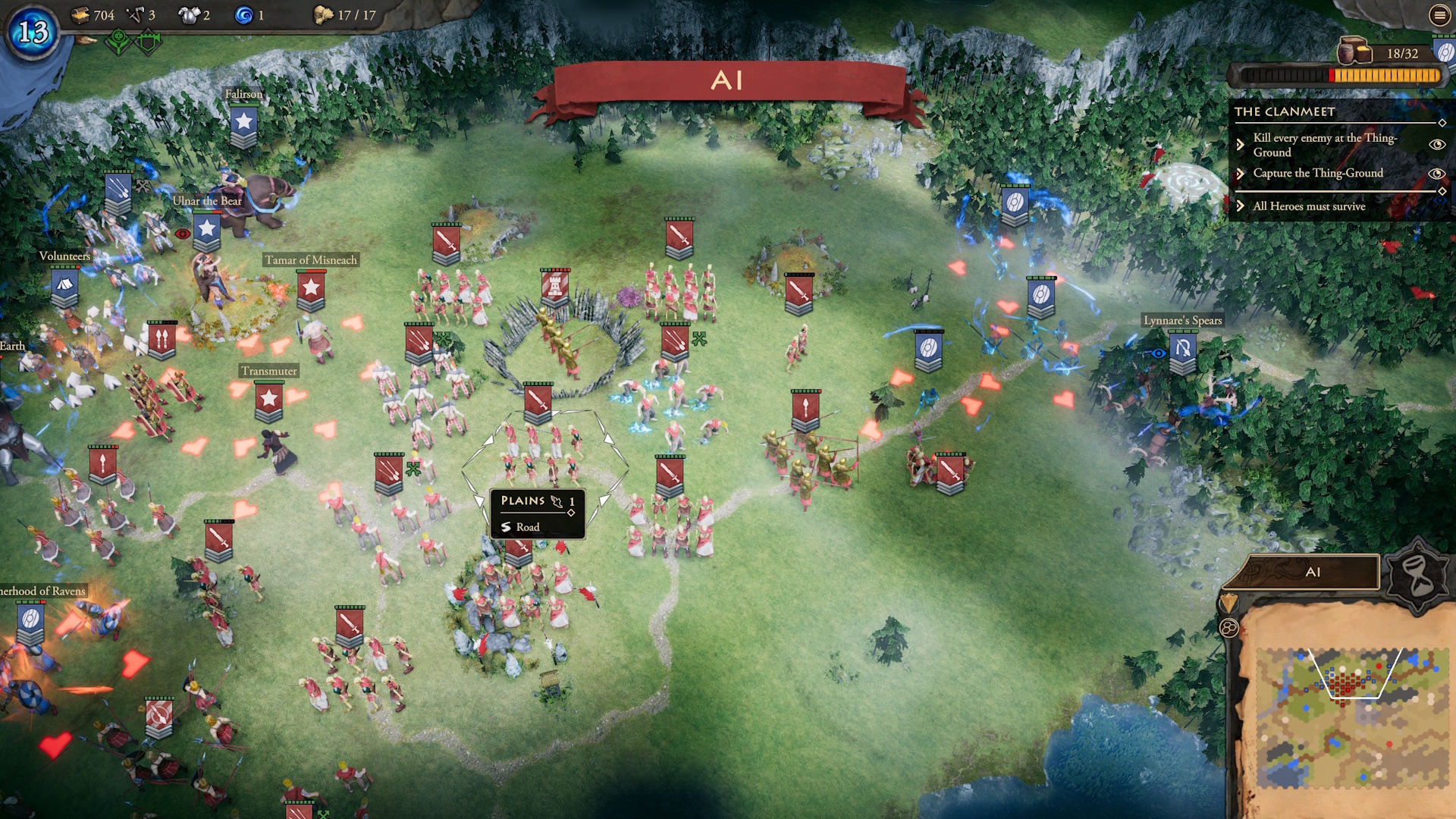Select the Falirson hero banner
This screenshot has height=819, width=1456.
pos(243,124)
